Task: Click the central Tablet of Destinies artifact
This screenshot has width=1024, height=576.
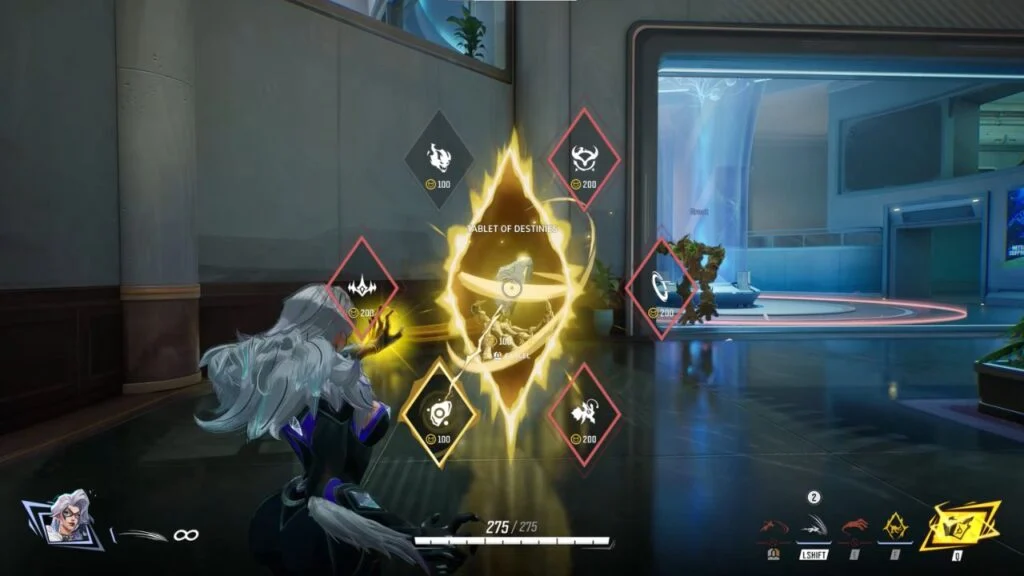Action: (510, 287)
